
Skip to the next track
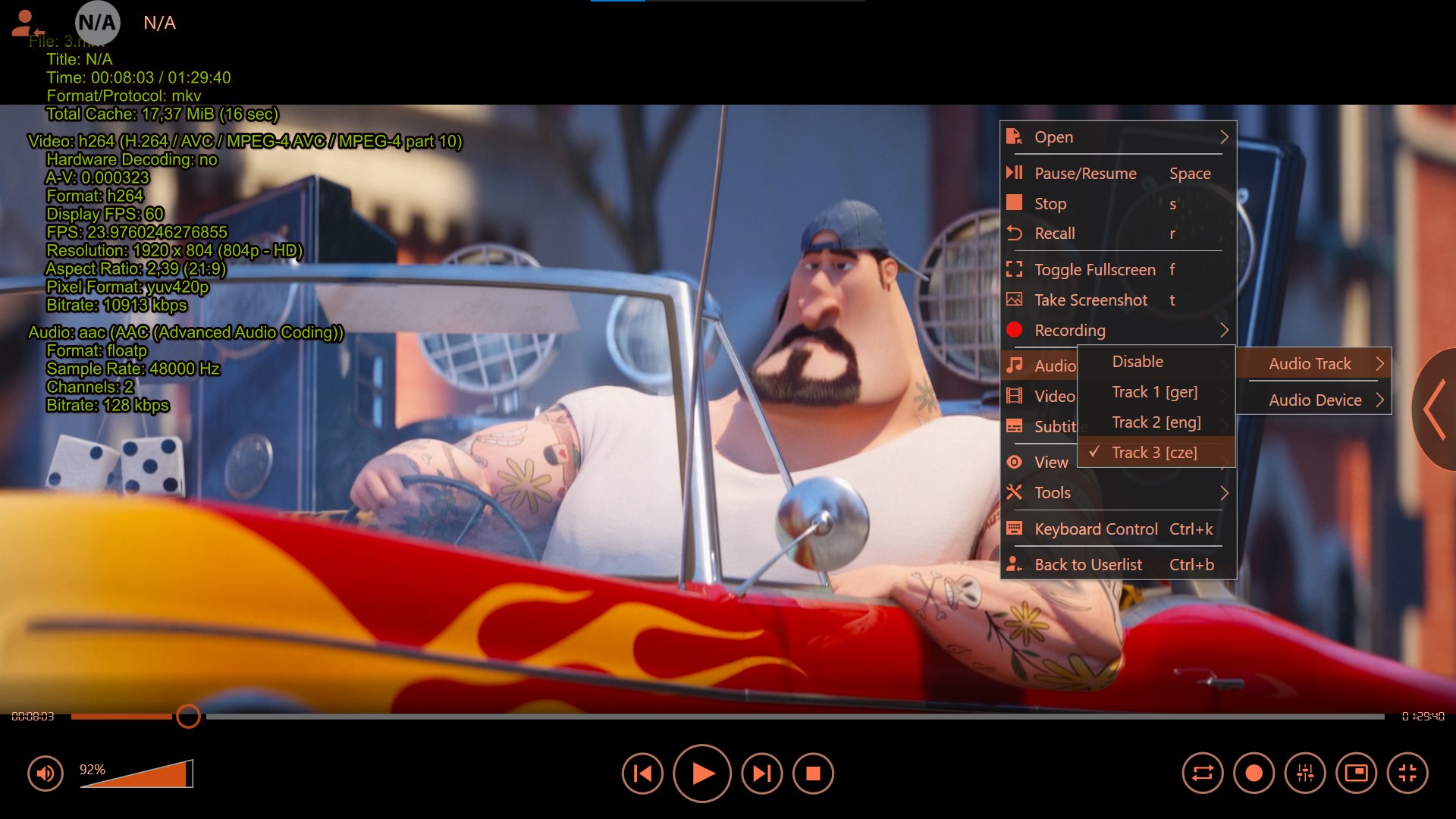click(x=761, y=773)
